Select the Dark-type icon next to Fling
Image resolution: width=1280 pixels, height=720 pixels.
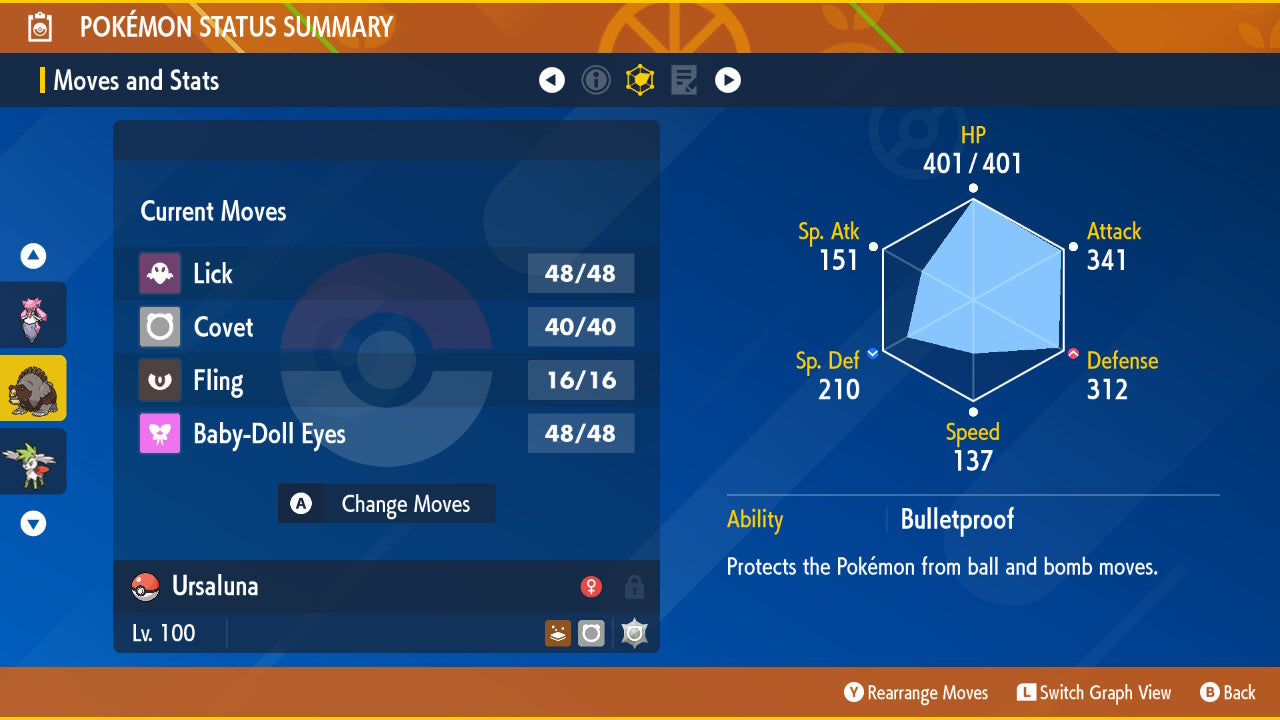click(x=160, y=380)
